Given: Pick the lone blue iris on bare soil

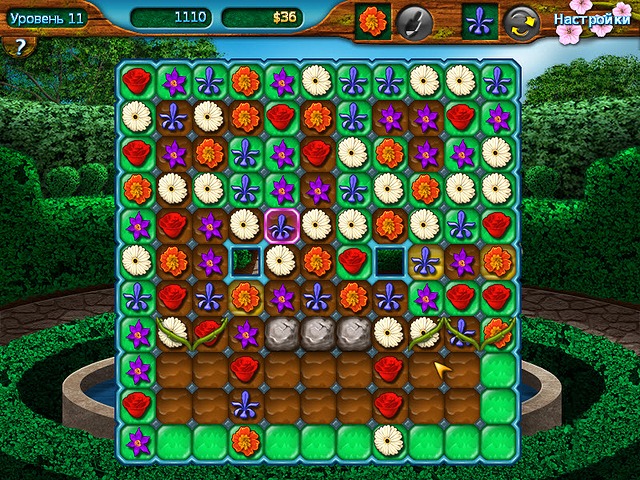Looking at the screenshot, I should click(x=245, y=405).
